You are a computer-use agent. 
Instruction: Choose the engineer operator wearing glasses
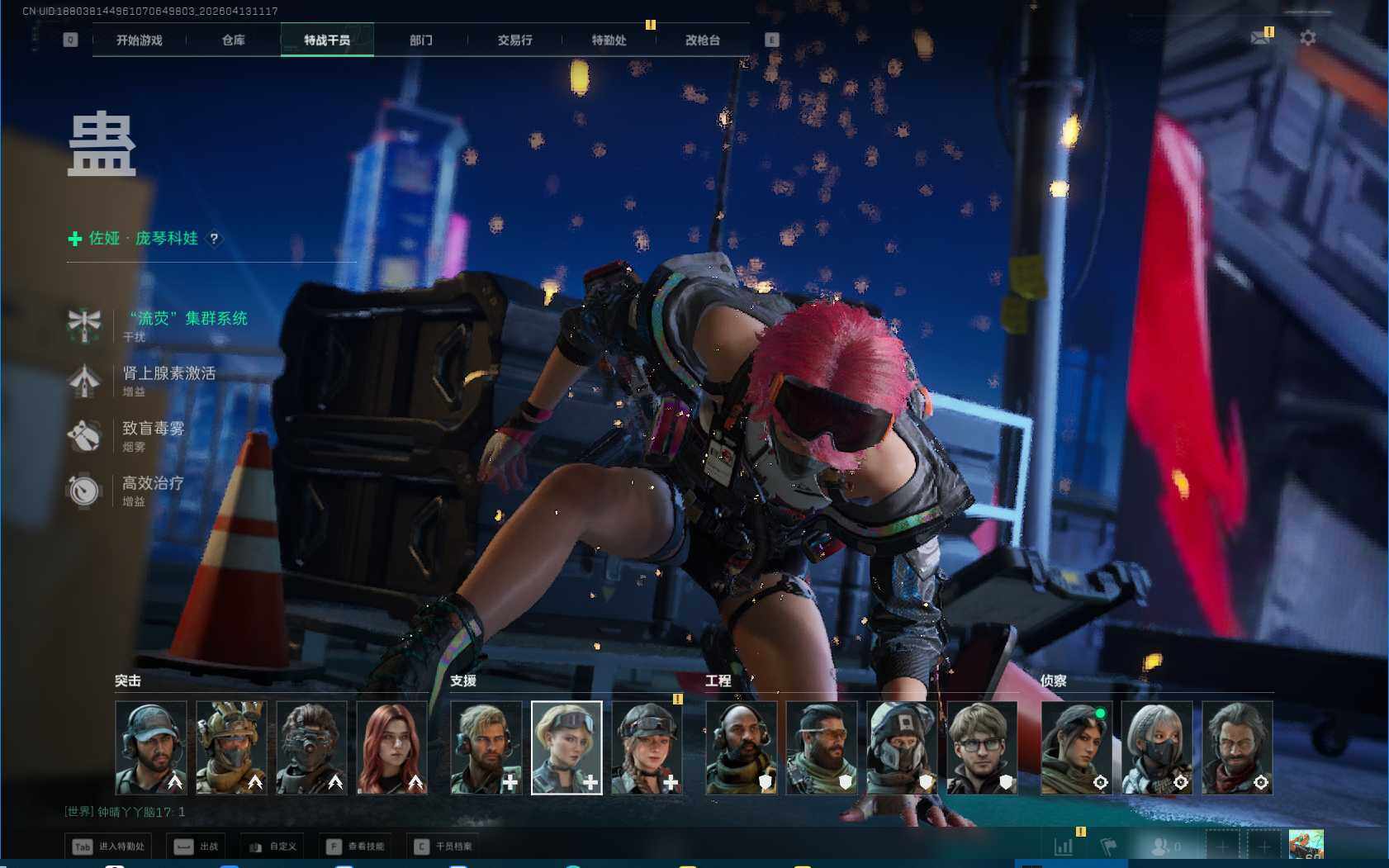click(981, 747)
